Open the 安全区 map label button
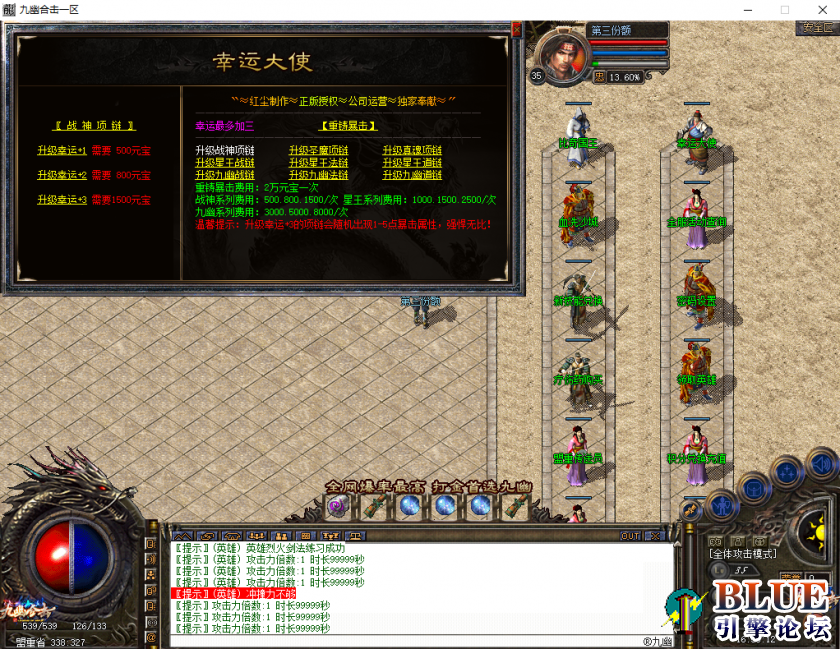 click(817, 28)
